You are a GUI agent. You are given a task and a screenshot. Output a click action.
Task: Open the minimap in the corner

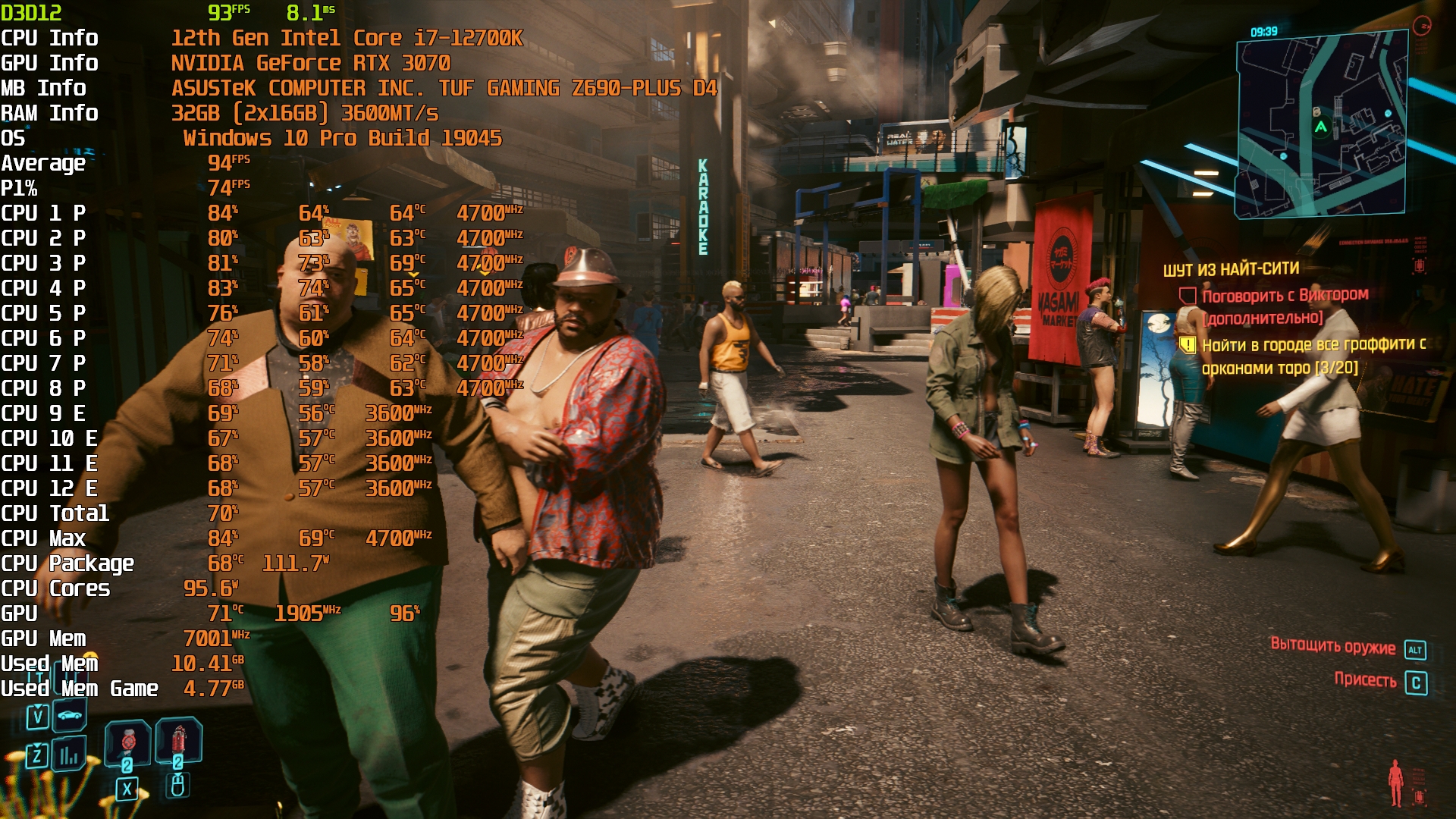pos(1321,125)
